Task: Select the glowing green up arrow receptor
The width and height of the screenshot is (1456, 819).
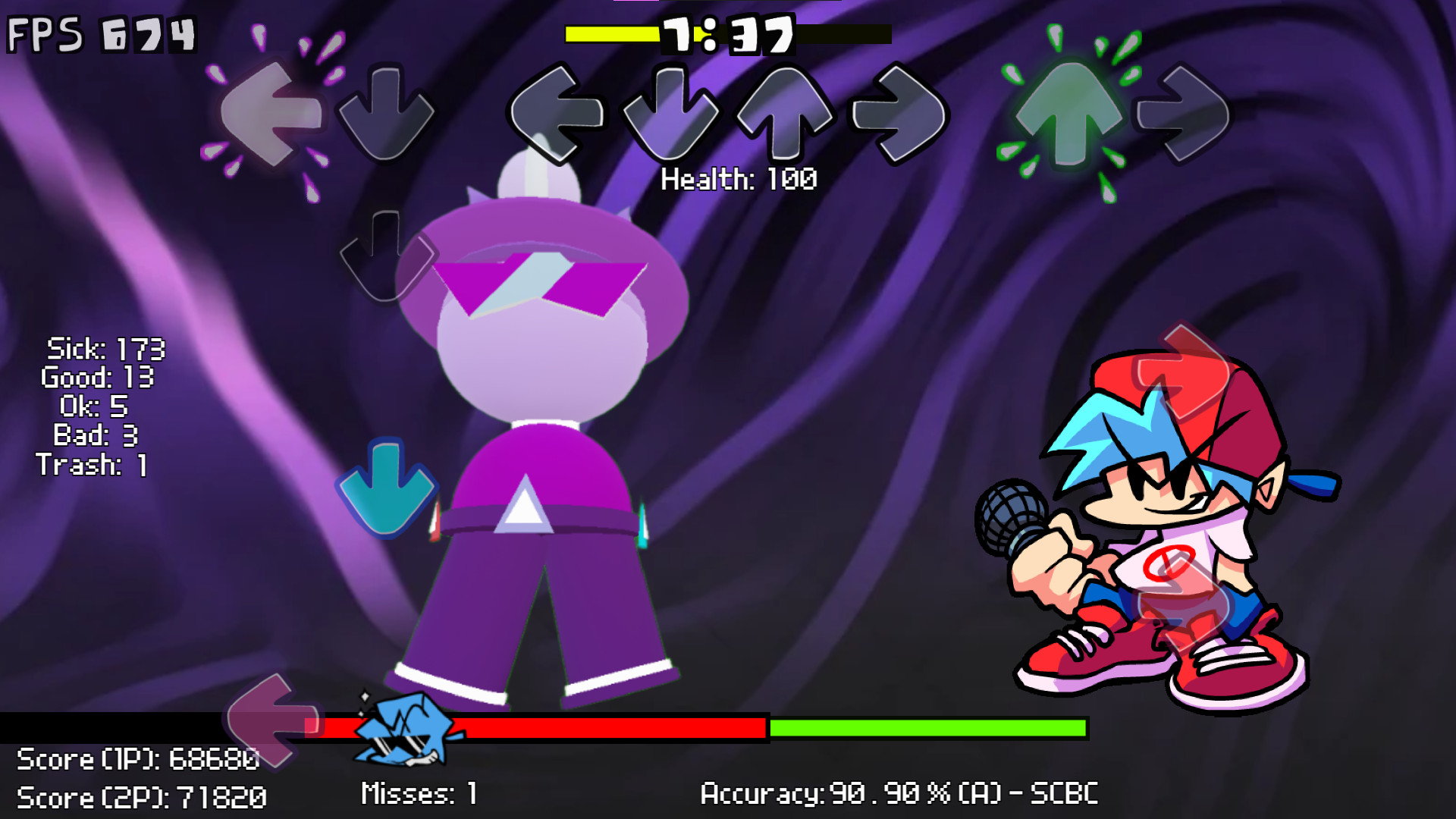Action: click(1070, 114)
